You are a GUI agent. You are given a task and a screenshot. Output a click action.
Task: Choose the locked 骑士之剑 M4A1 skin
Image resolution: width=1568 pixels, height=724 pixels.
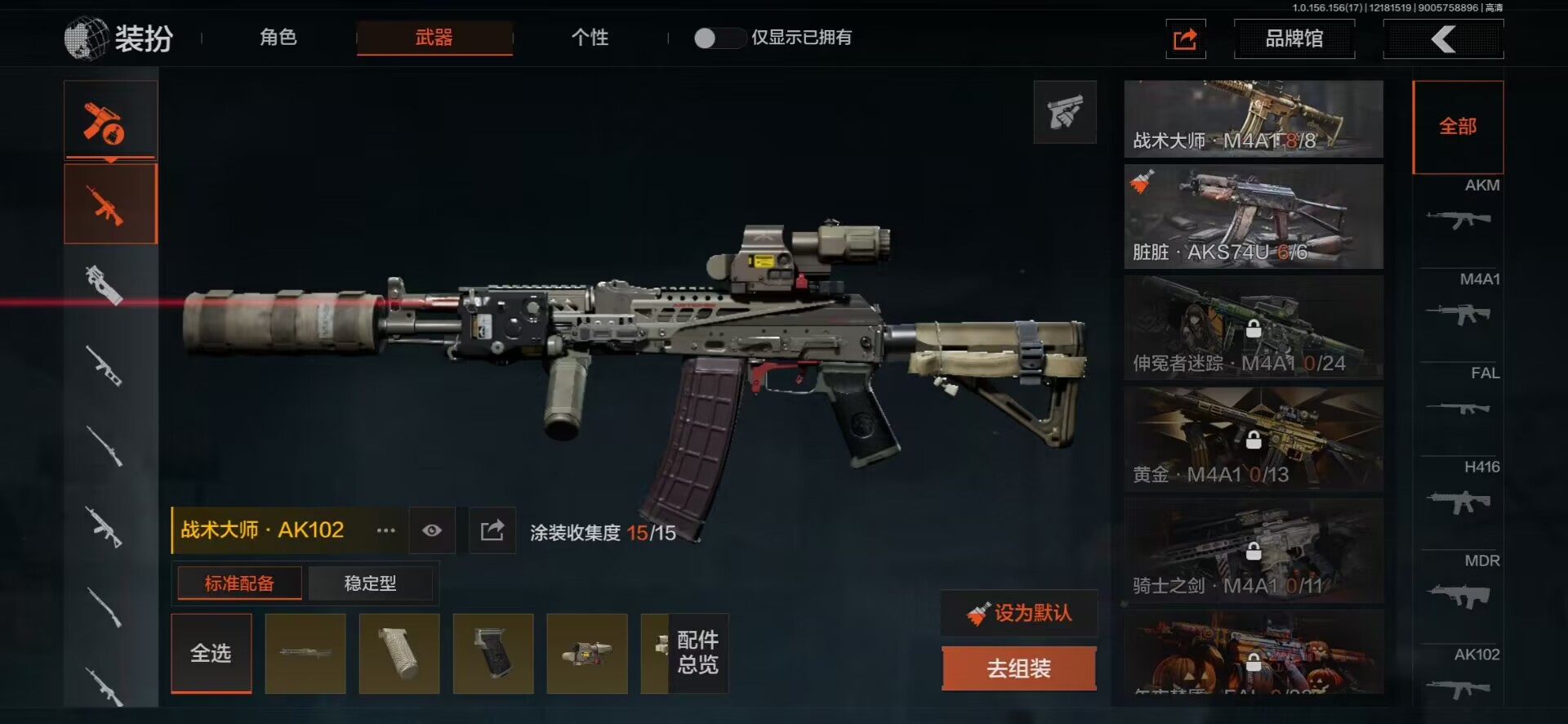click(1253, 550)
